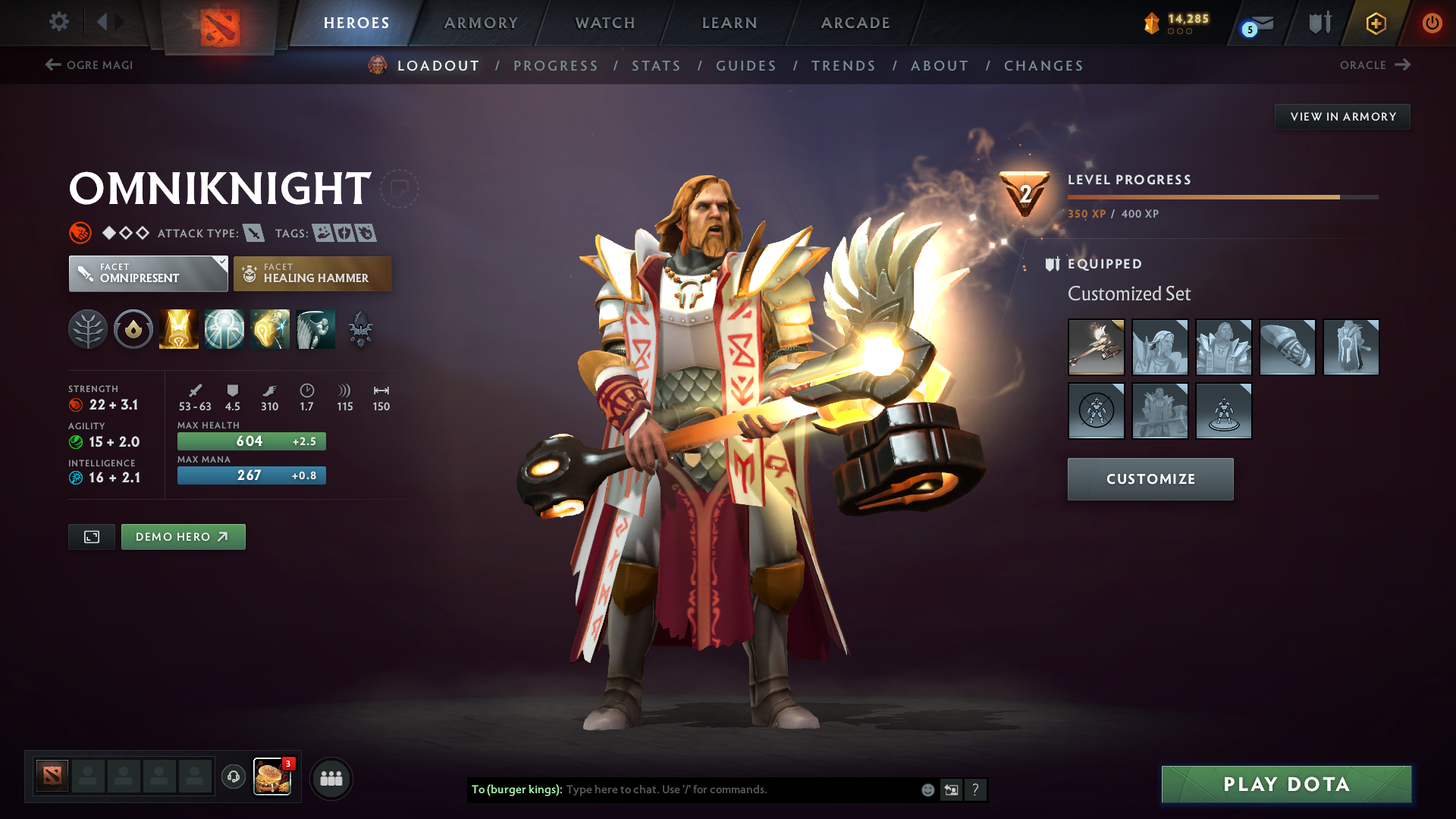Select the Healing Hammer facet

tap(312, 273)
